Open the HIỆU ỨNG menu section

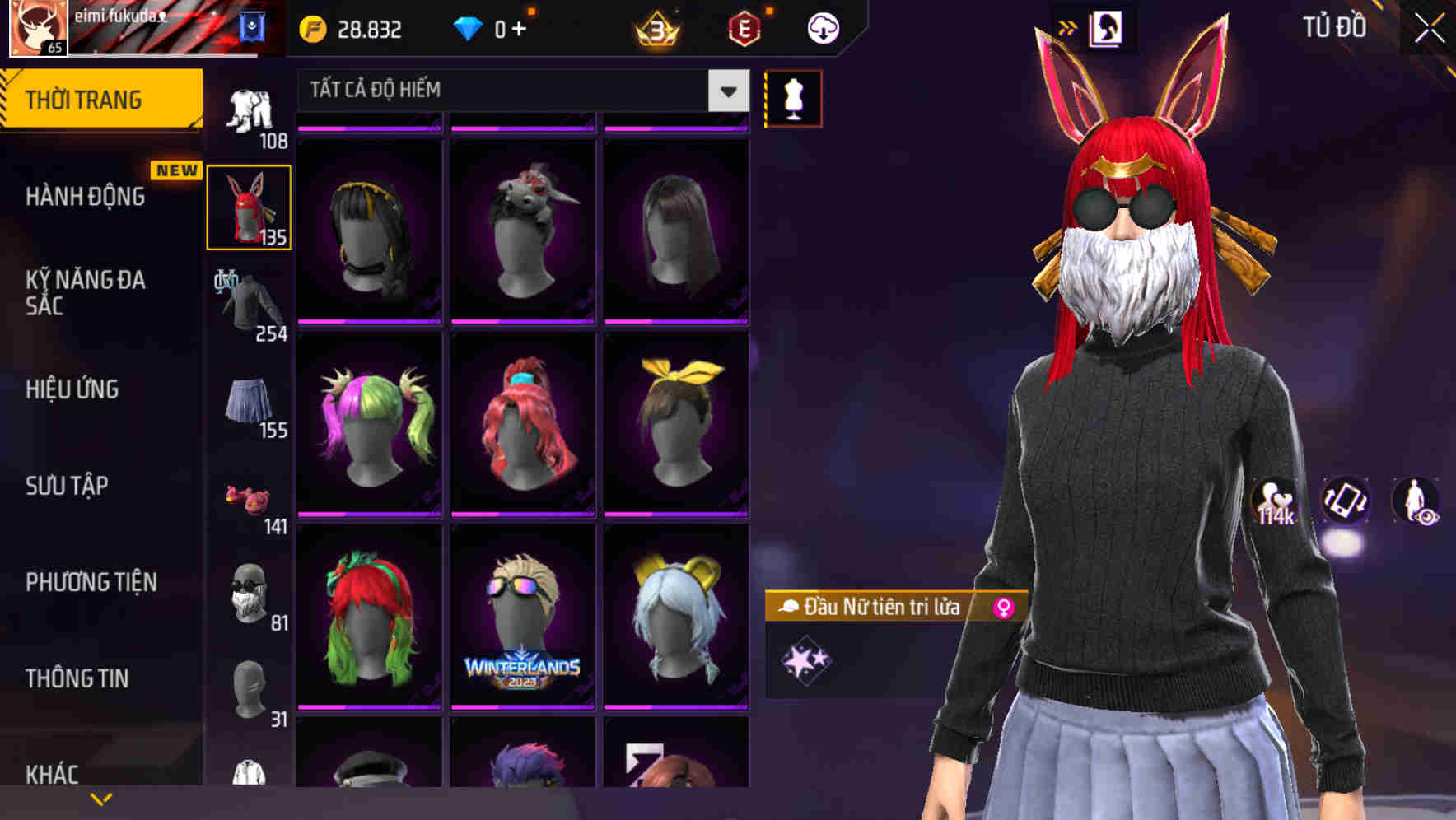[x=72, y=389]
